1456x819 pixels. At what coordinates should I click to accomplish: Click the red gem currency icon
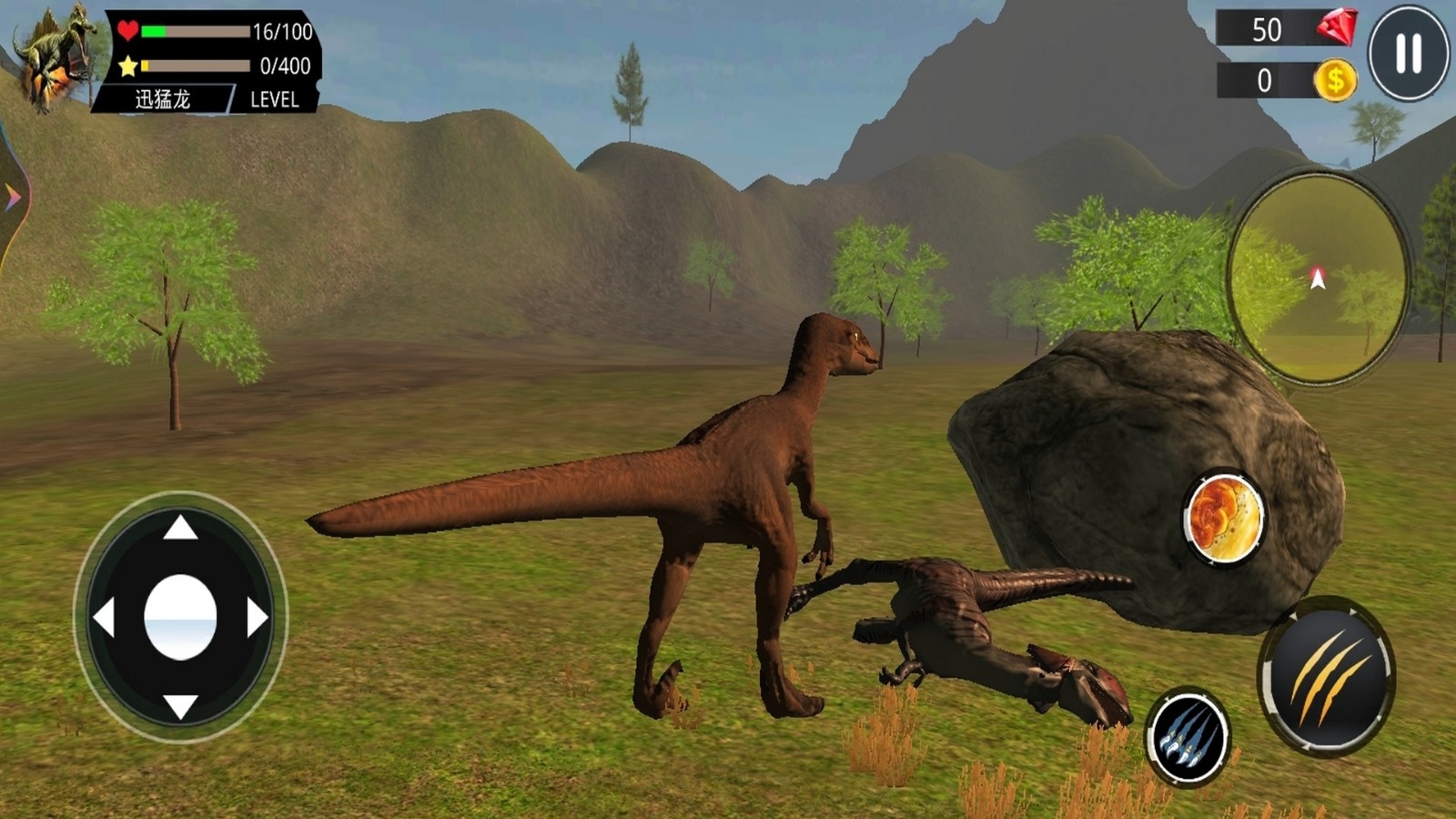[1336, 28]
